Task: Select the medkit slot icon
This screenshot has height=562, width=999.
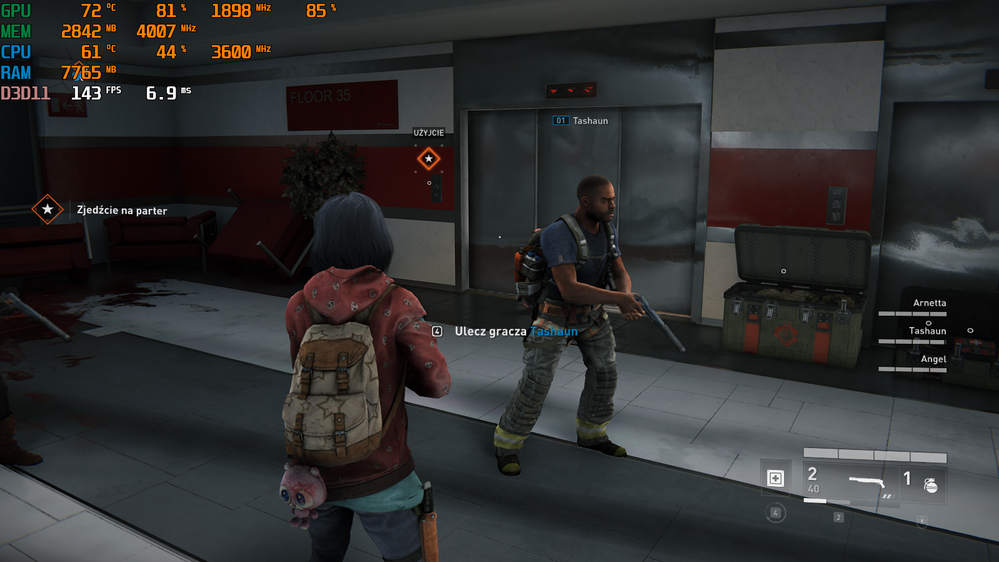Action: coord(775,479)
